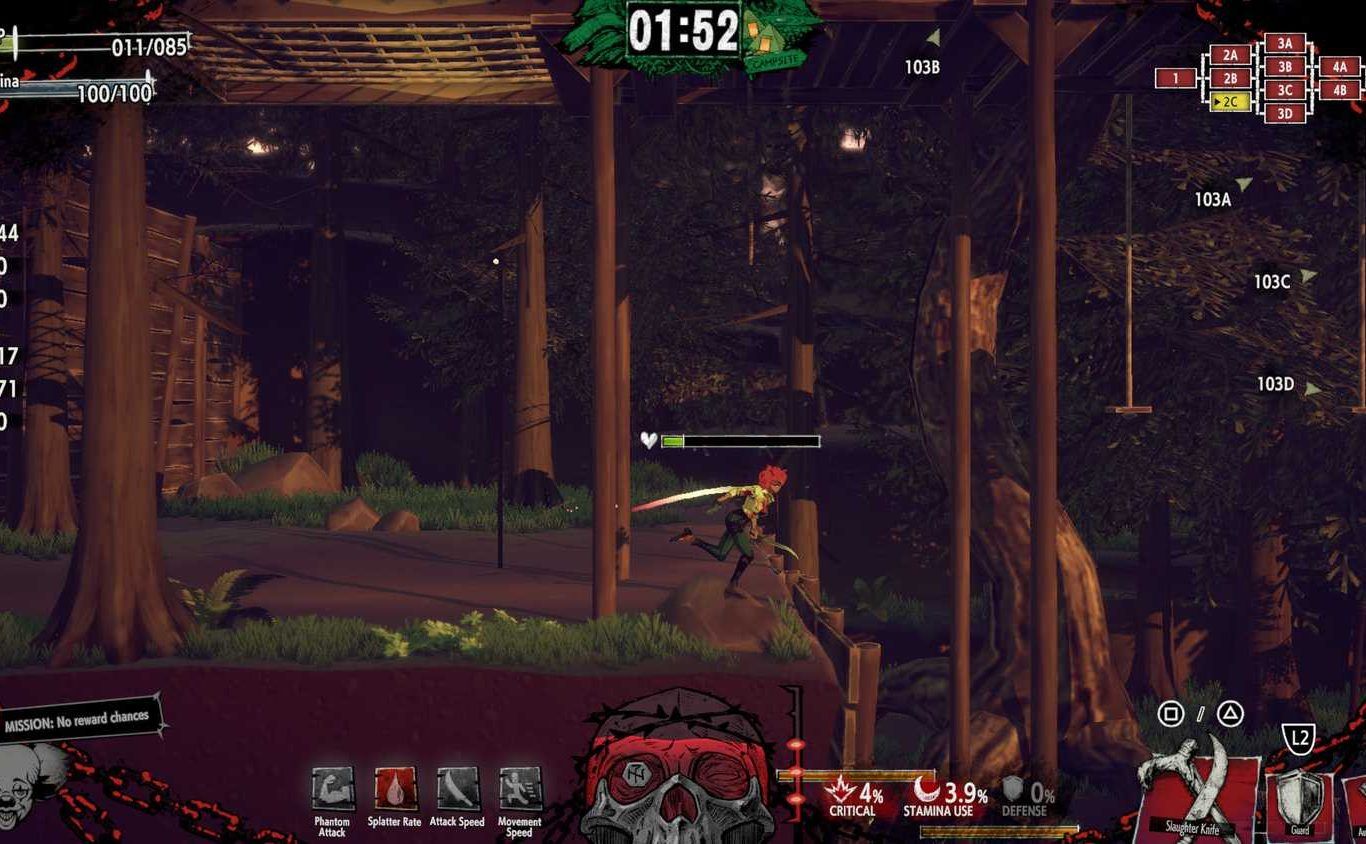Viewport: 1366px width, 844px height.
Task: Click the Splatter Rate blood drop icon
Action: tap(395, 789)
